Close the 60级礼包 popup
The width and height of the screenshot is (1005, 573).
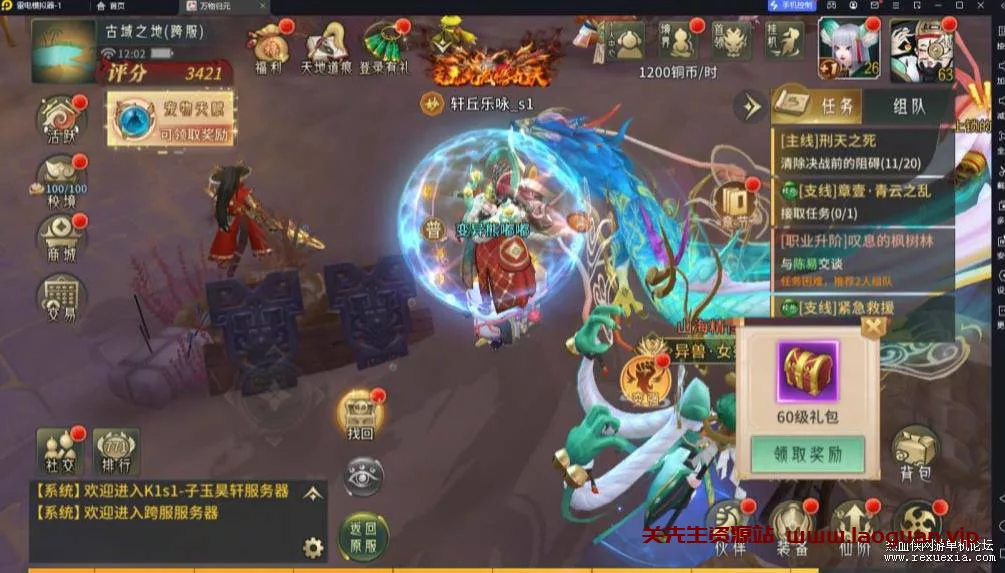[873, 326]
